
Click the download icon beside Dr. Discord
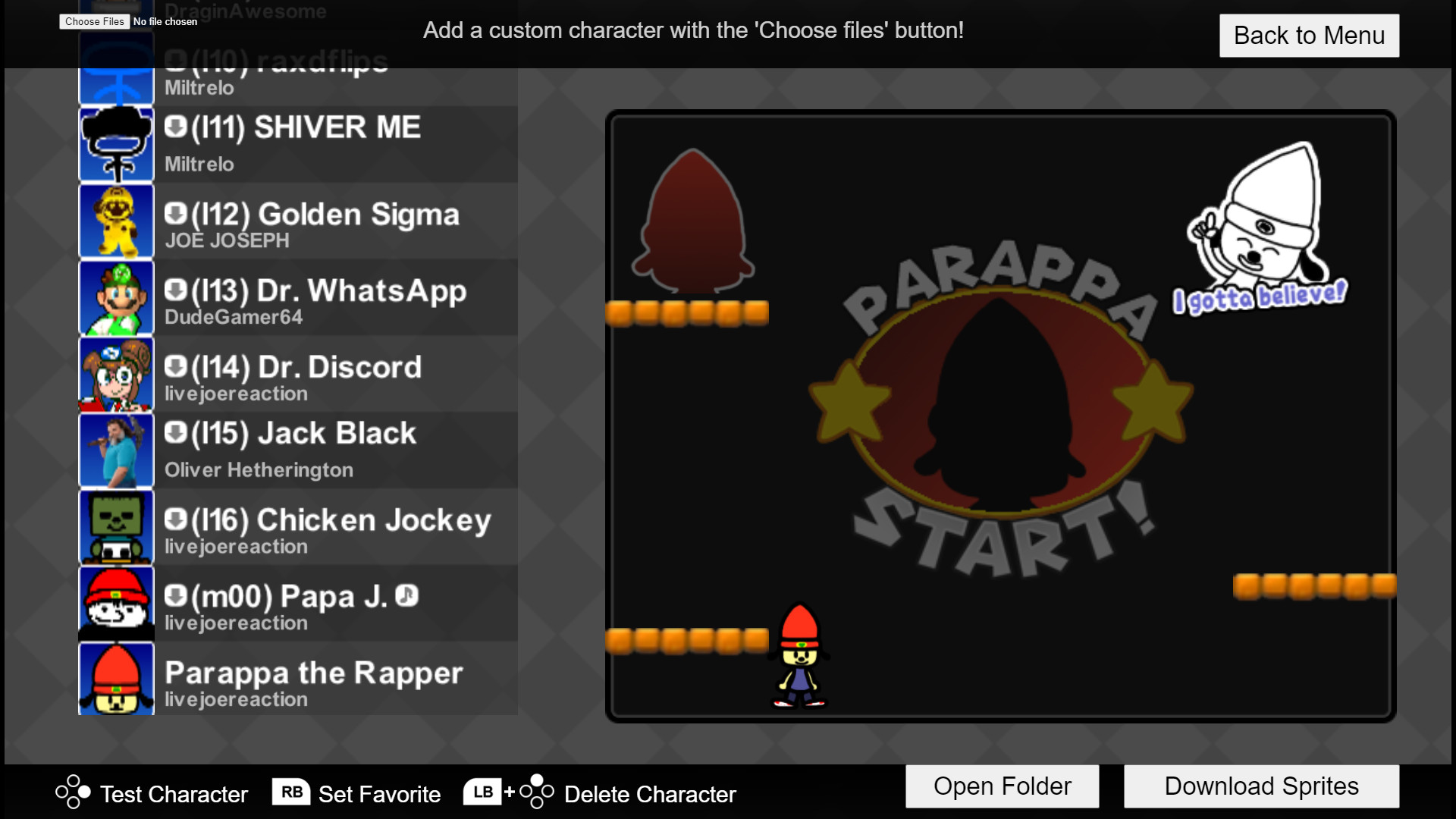[x=175, y=367]
